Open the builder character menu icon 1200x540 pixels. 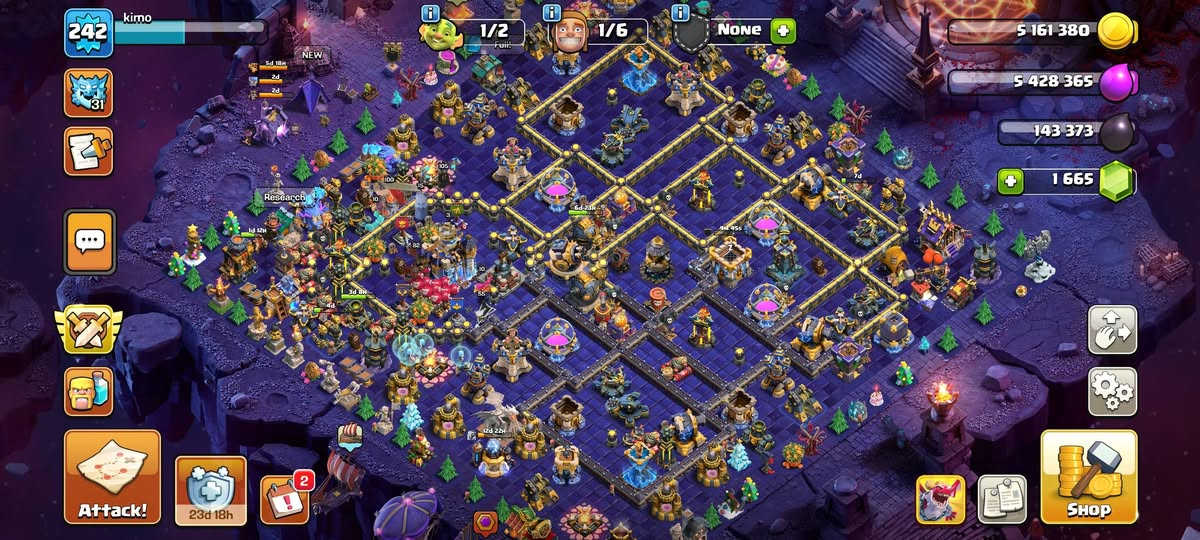click(88, 391)
